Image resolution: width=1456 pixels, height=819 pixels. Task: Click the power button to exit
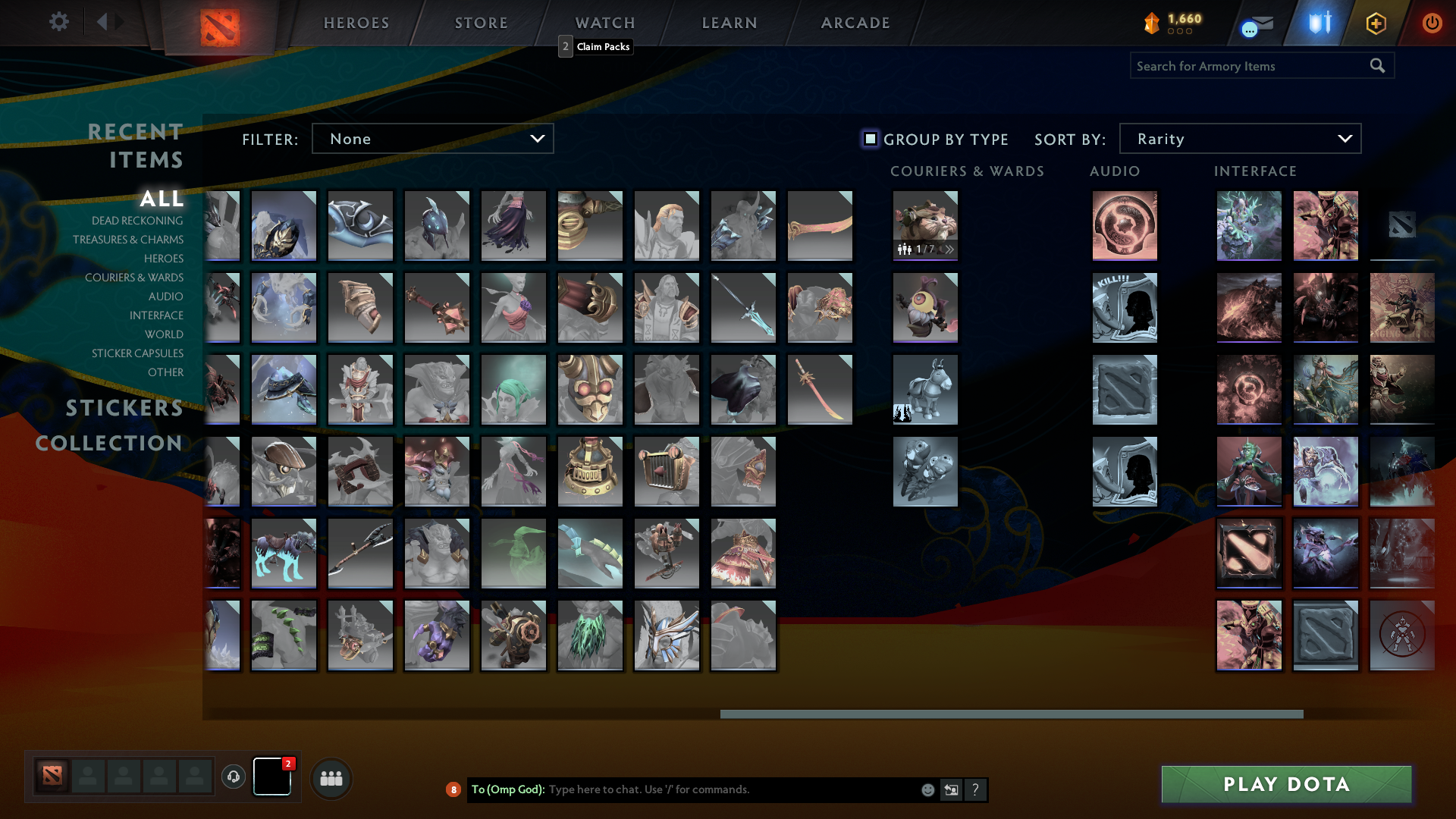point(1432,23)
